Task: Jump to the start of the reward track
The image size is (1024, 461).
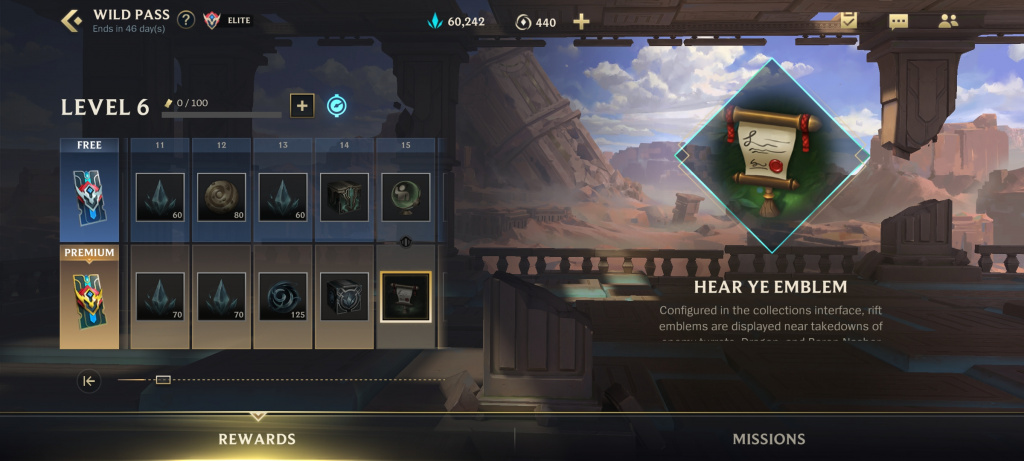Action: point(89,380)
